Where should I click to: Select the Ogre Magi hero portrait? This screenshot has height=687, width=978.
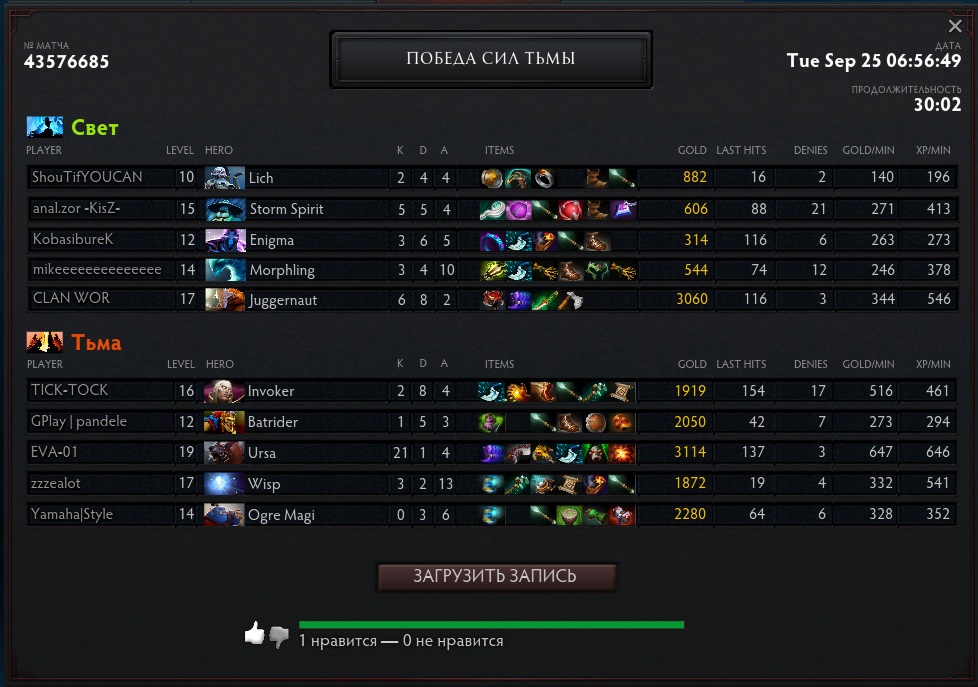click(x=224, y=515)
